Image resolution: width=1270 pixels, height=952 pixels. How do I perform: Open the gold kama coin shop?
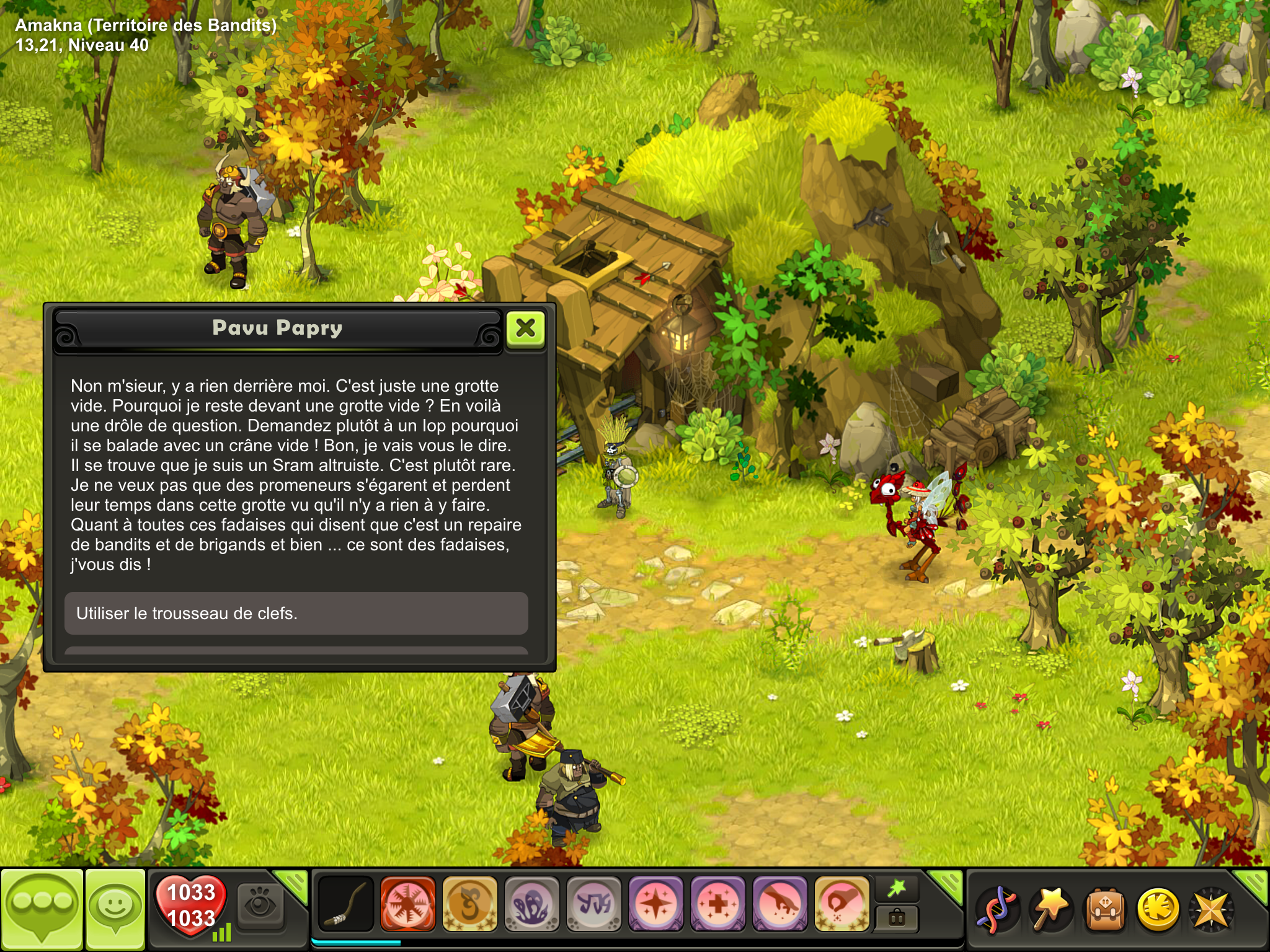[x=1158, y=910]
